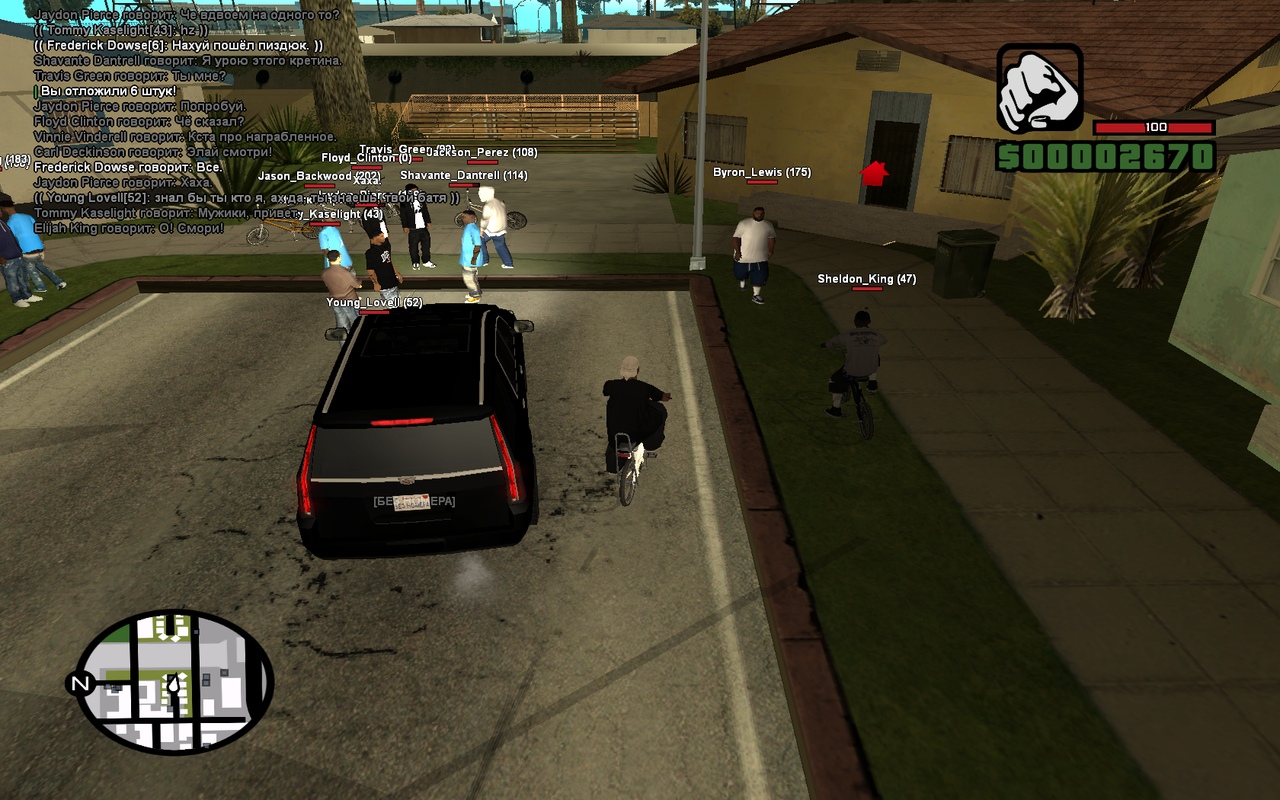This screenshot has height=800, width=1280.
Task: Click the fist weapon icon
Action: click(x=1040, y=88)
